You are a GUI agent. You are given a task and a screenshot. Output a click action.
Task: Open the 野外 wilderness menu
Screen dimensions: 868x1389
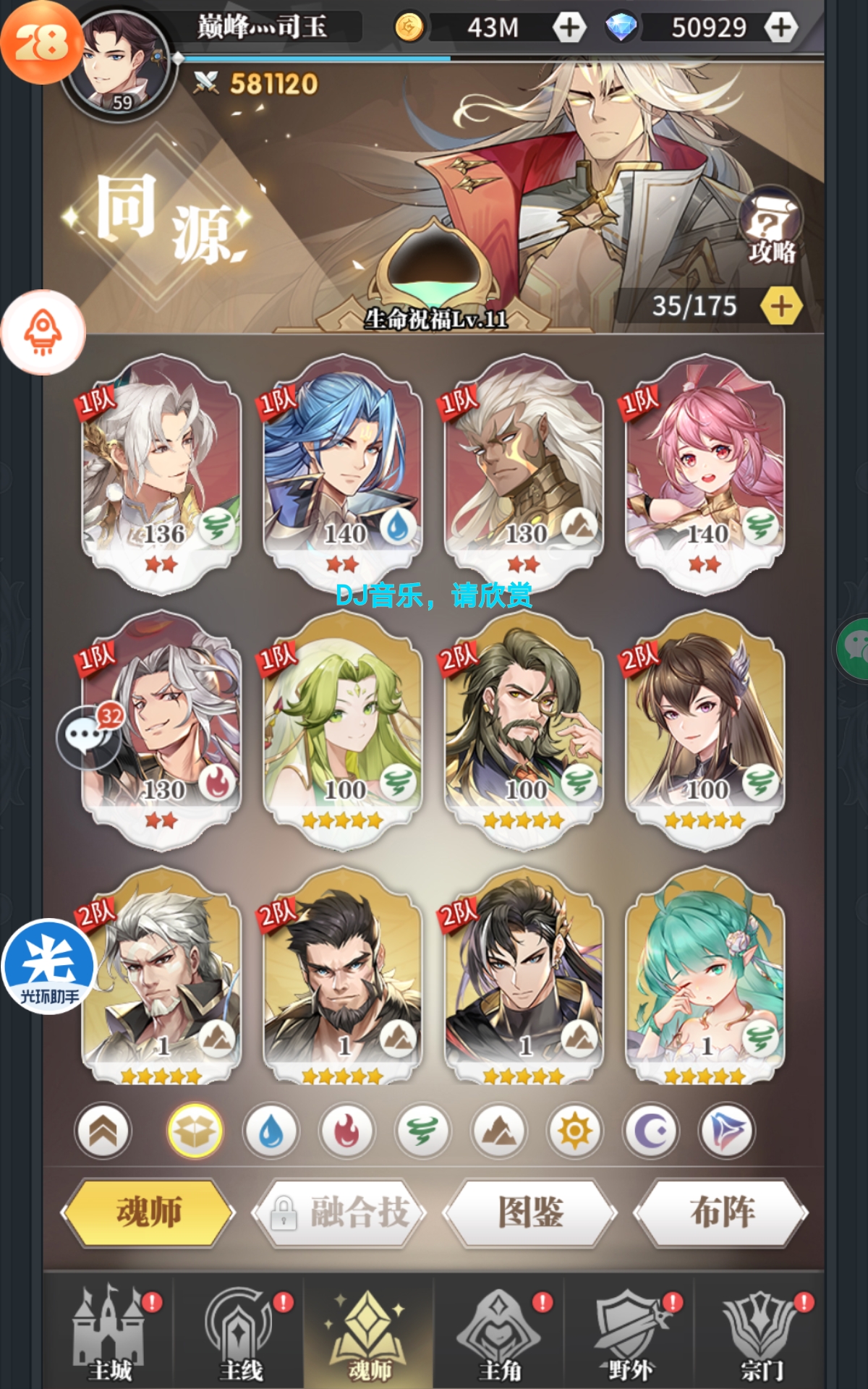(x=629, y=1335)
